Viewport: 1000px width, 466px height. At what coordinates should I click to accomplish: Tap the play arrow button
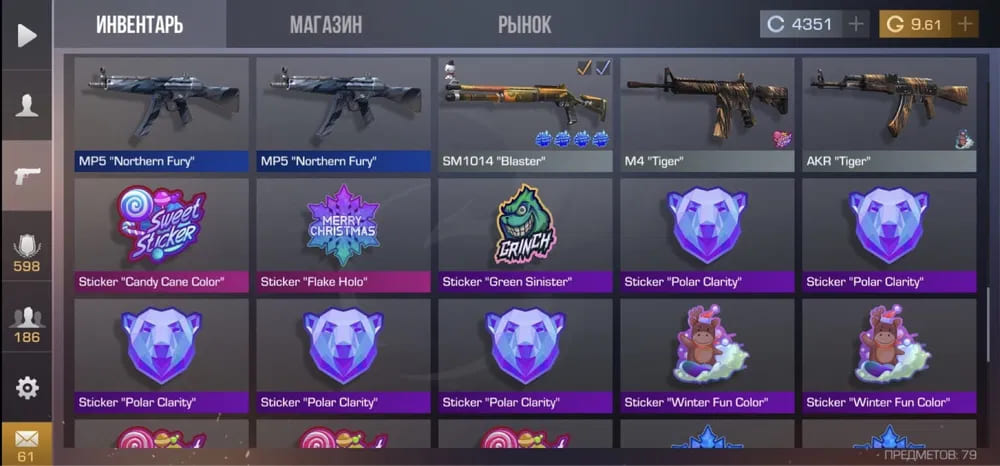[26, 36]
